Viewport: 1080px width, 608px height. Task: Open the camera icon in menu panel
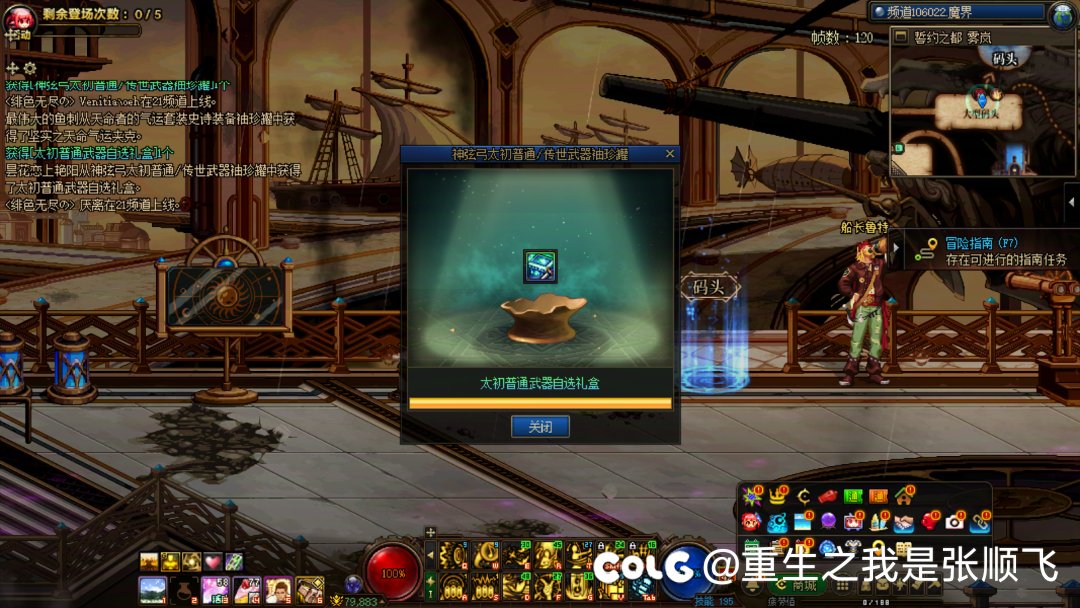(955, 522)
